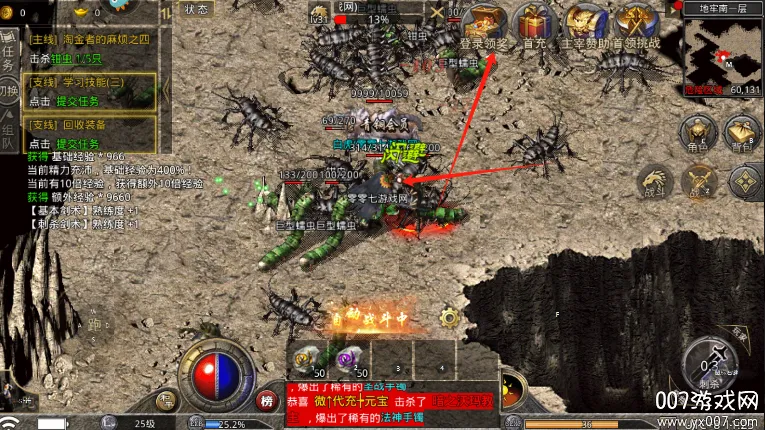Open the 主宰赞助 sponsorship icon
The image size is (765, 430).
pos(585,23)
